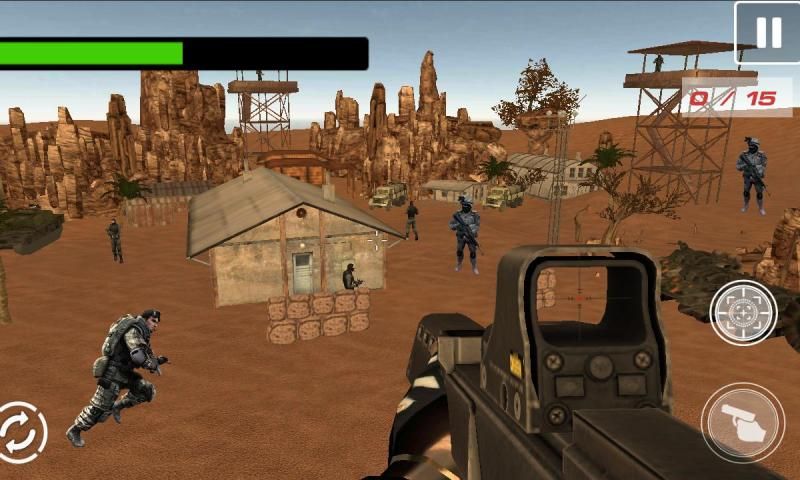This screenshot has width=800, height=480.
Task: Tap the crosshair aim button
Action: [743, 313]
